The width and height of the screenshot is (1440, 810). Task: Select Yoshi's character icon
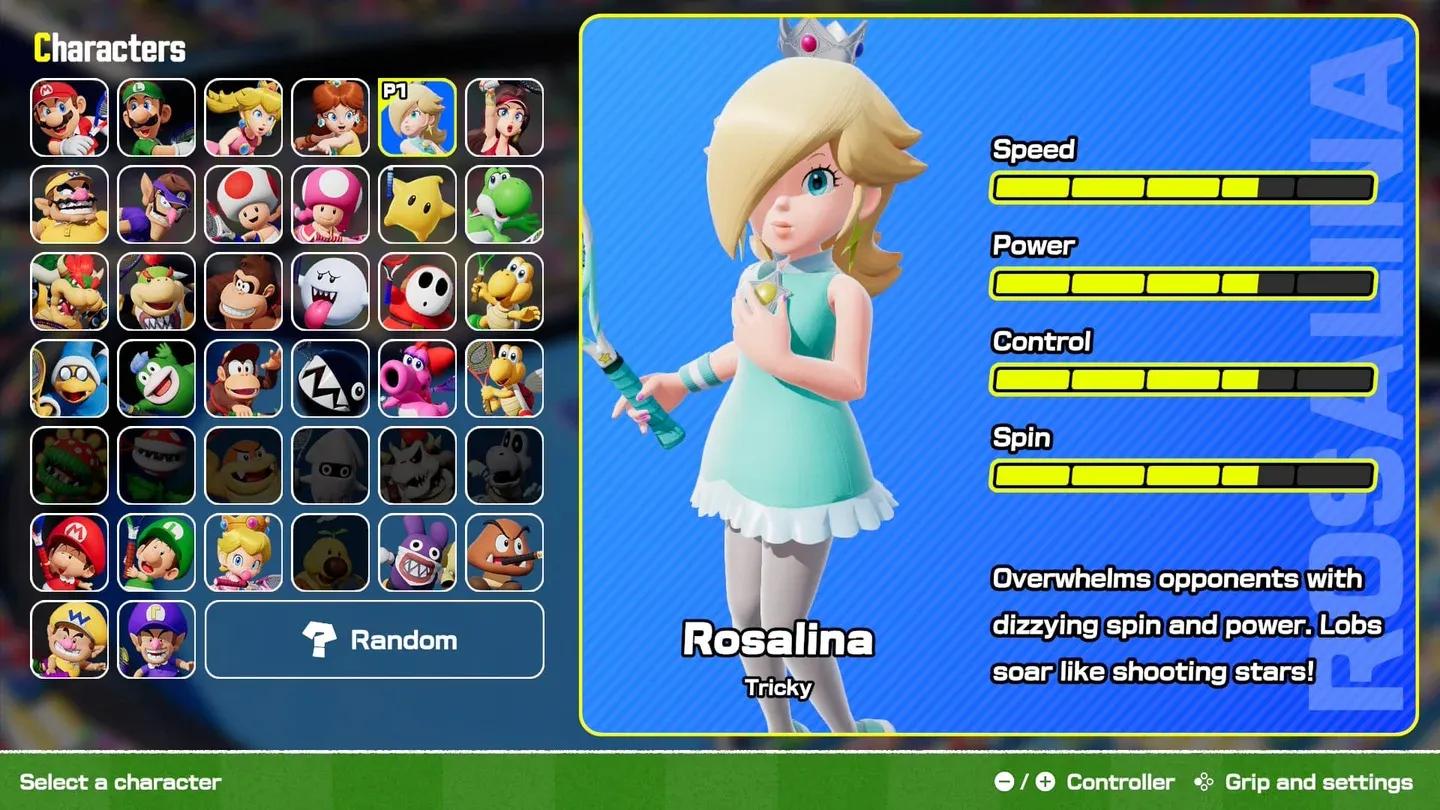click(505, 205)
